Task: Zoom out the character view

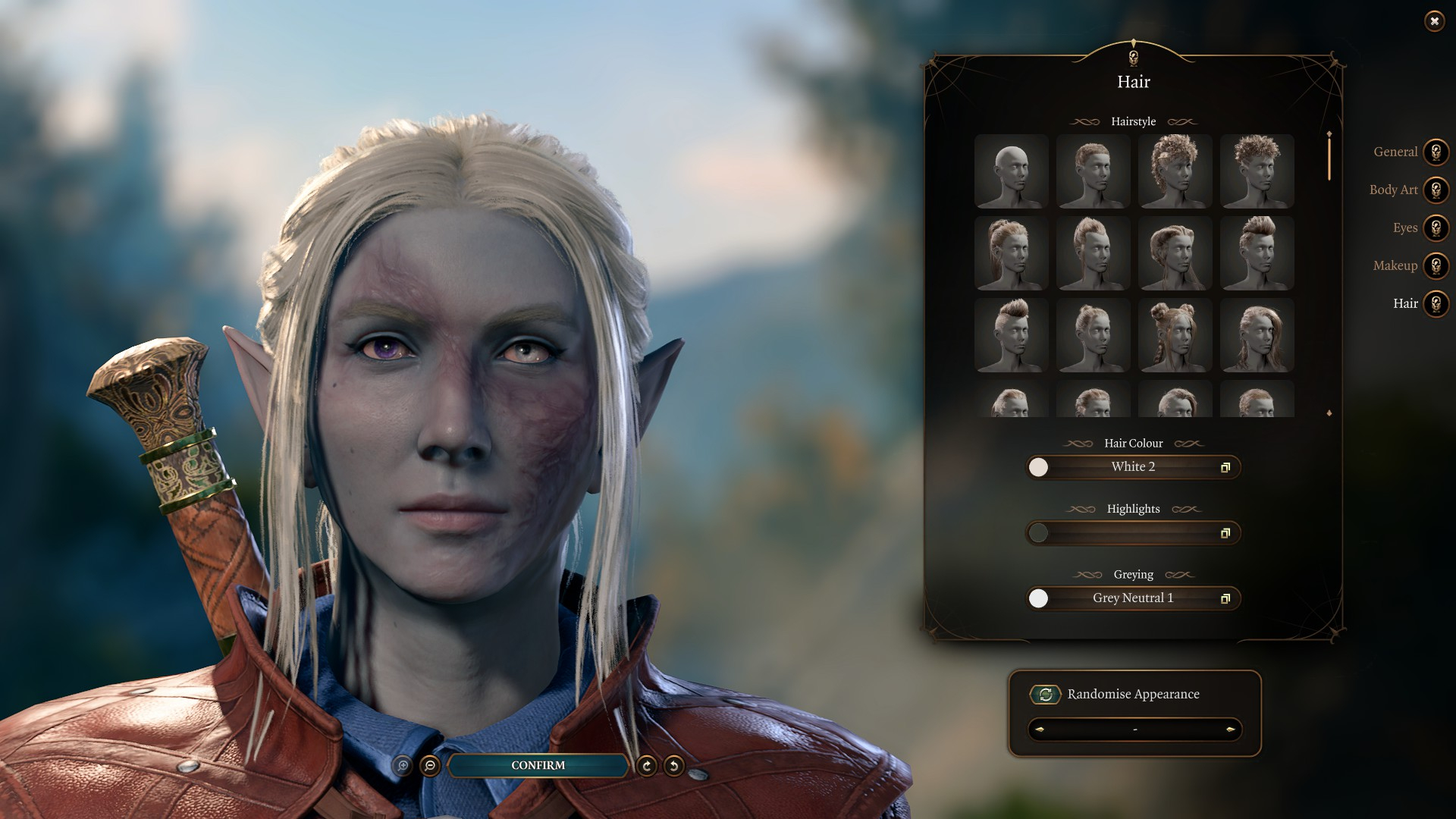Action: pos(430,766)
